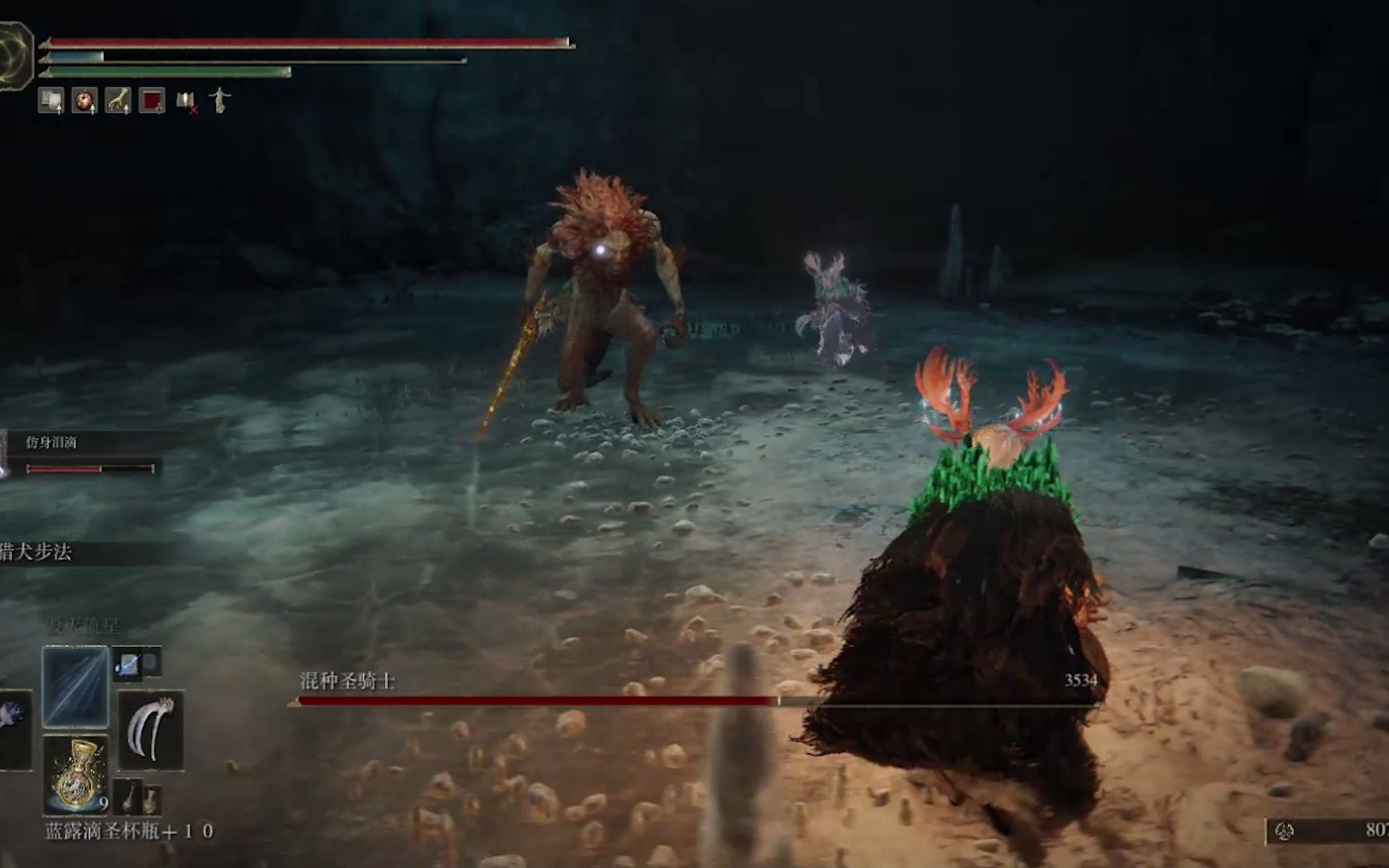Select the meteor spell slot
Screen dimensions: 1389x868
76,686
